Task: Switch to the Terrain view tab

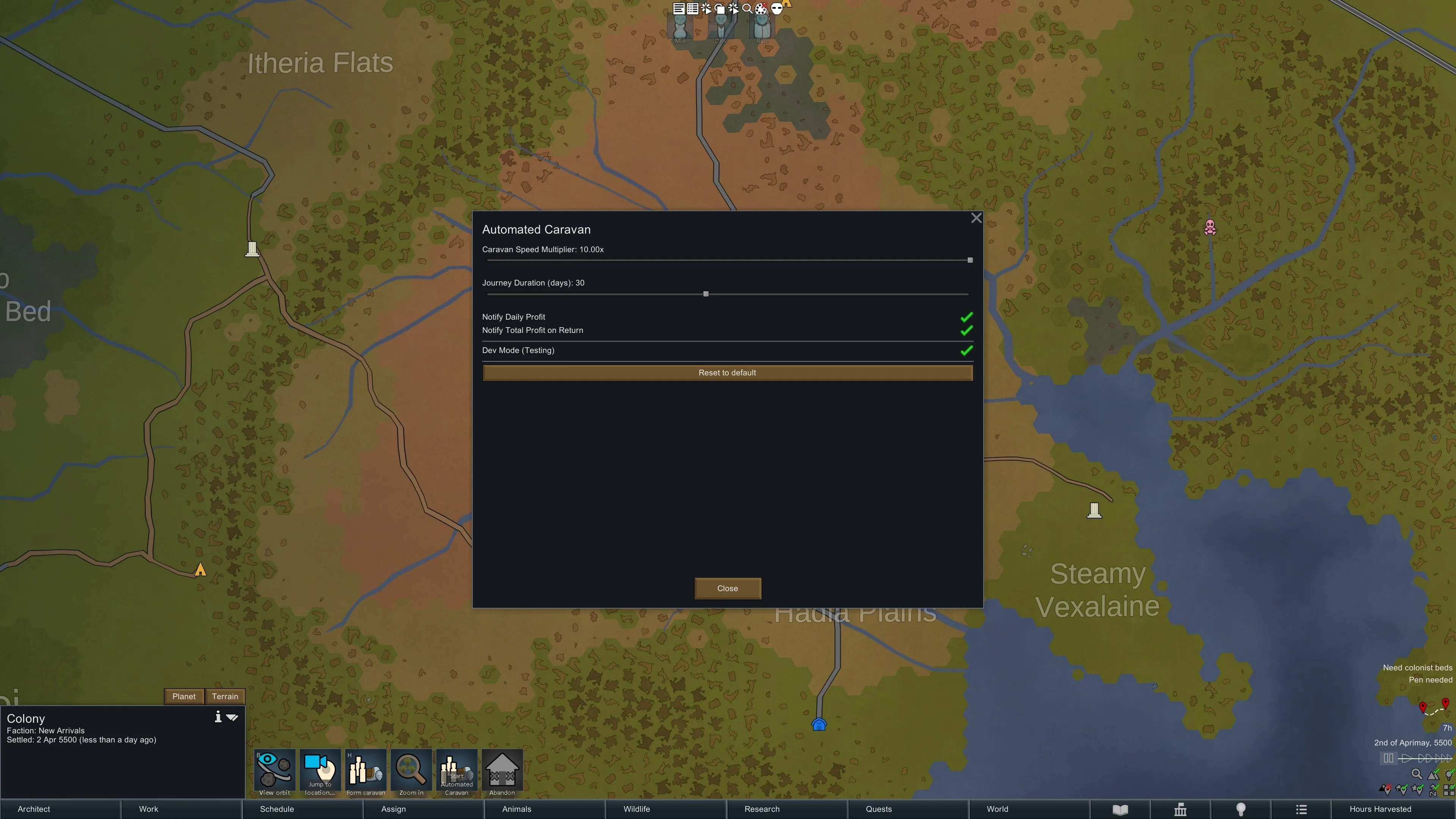Action: pos(225,697)
